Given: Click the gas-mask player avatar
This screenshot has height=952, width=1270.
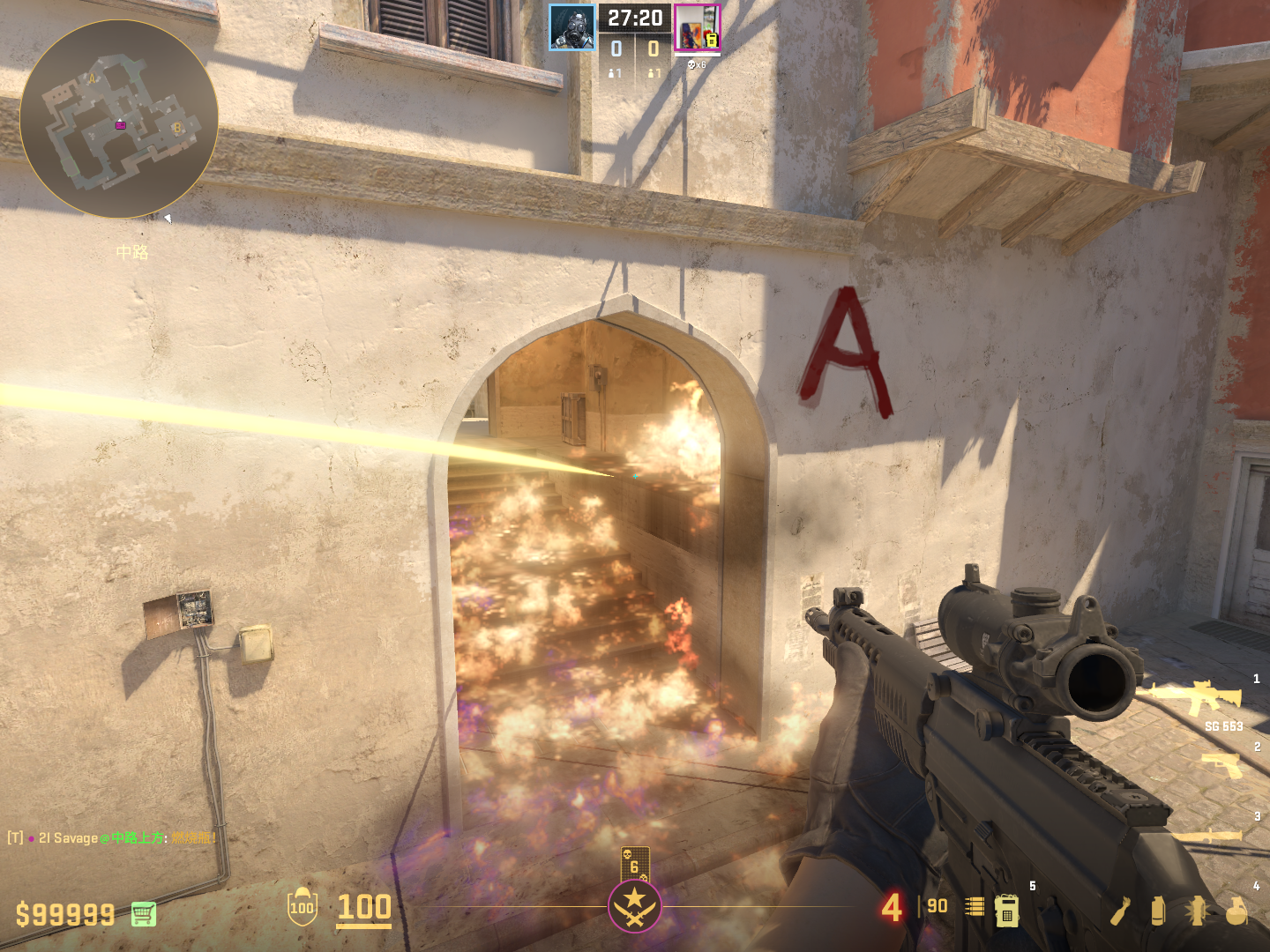Looking at the screenshot, I should pos(571,27).
